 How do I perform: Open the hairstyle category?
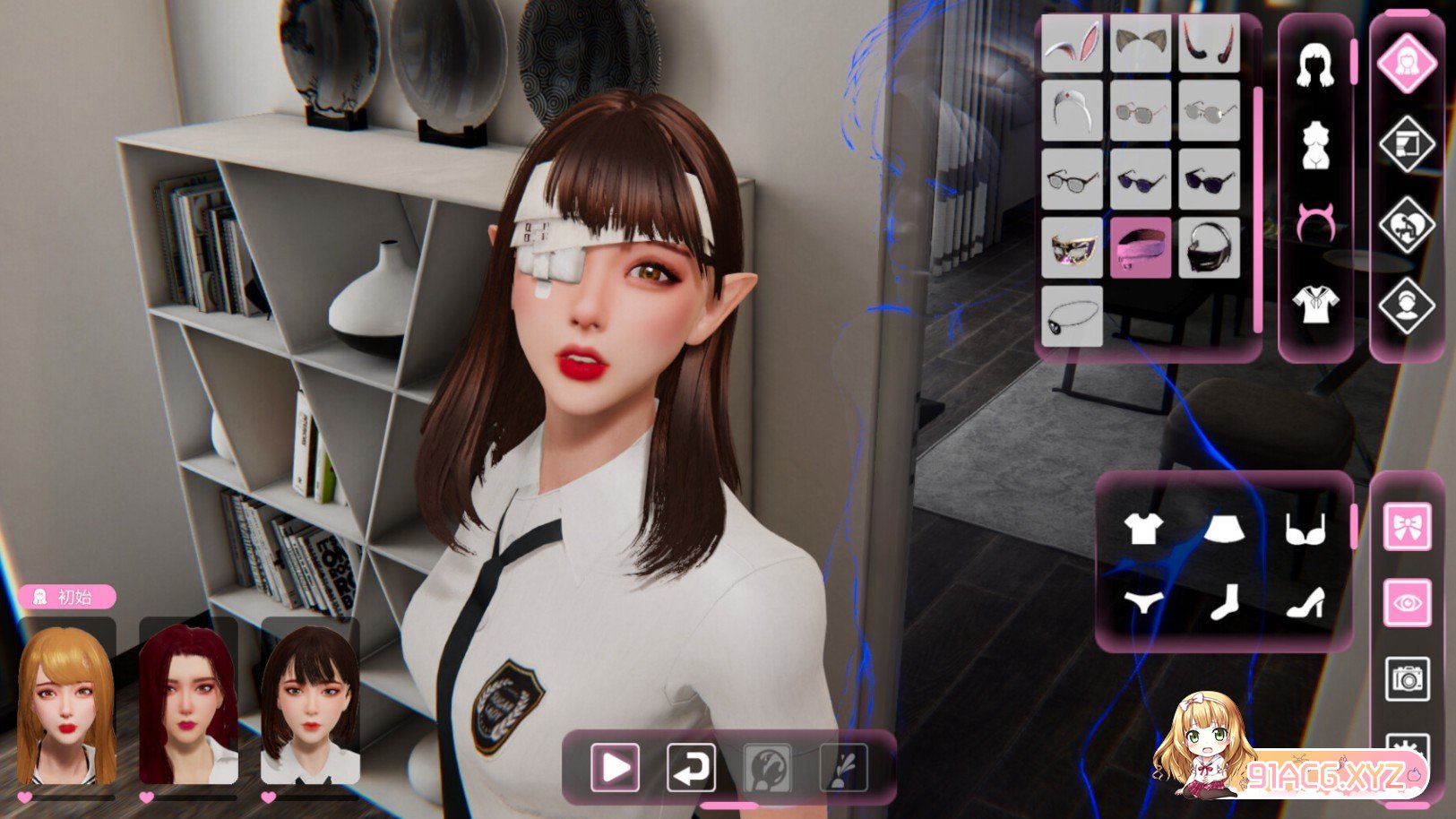[x=1315, y=65]
